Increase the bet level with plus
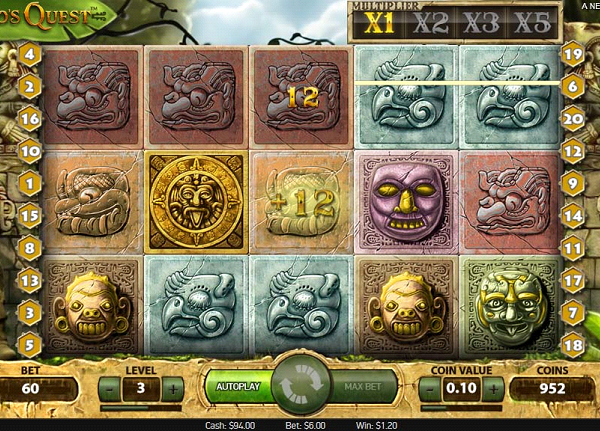 [173, 388]
